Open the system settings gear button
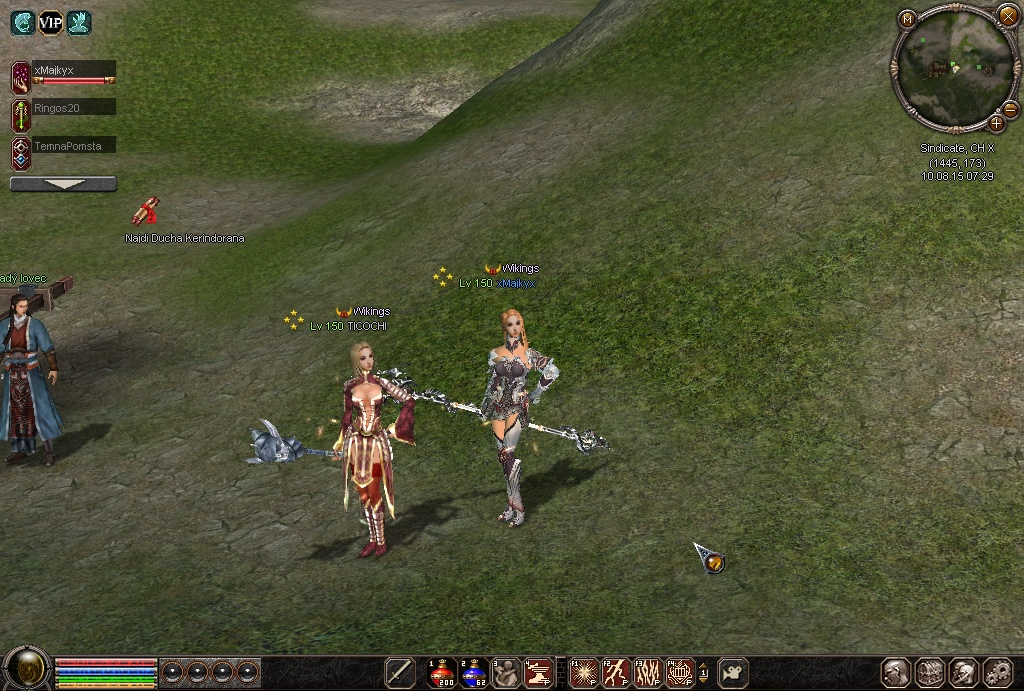1024x691 pixels. pos(998,672)
